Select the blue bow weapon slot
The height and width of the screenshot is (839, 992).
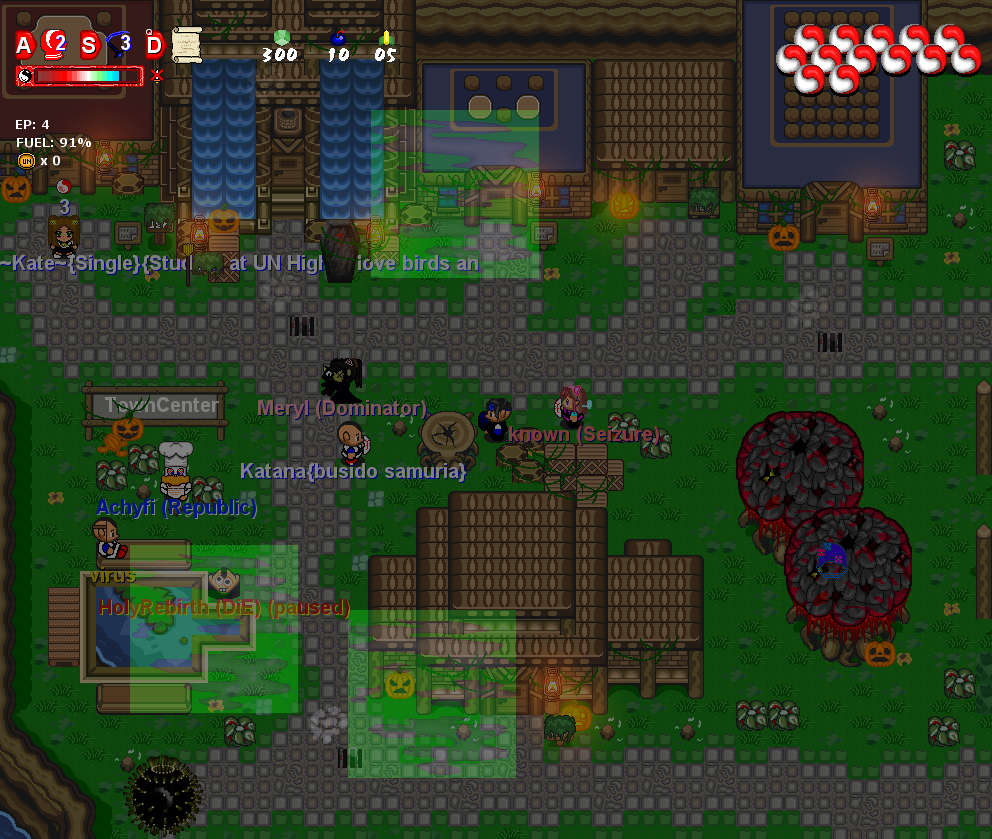121,43
